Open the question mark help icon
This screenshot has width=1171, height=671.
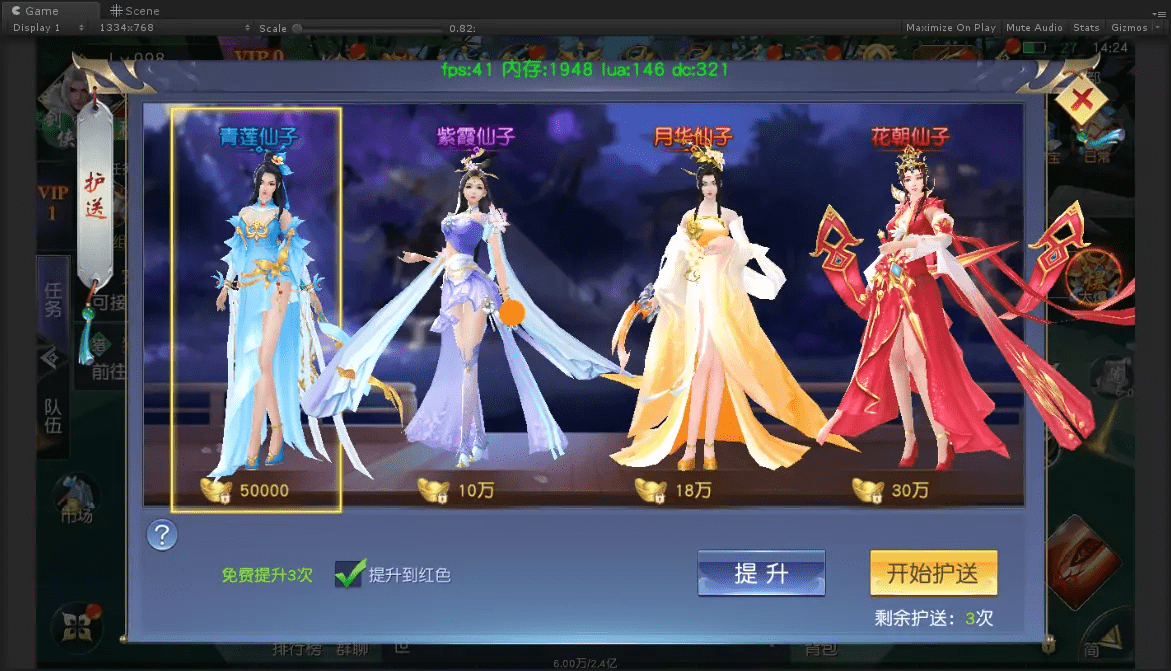click(162, 535)
